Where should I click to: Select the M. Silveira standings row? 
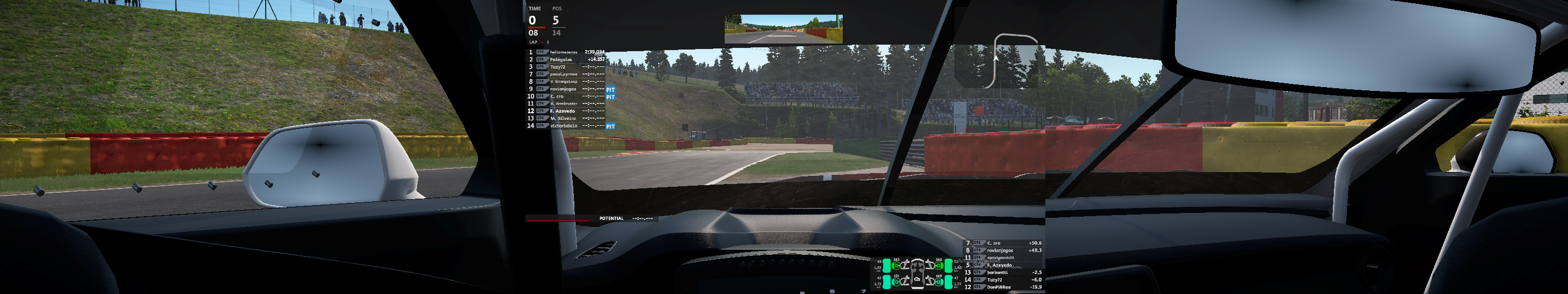click(x=563, y=118)
